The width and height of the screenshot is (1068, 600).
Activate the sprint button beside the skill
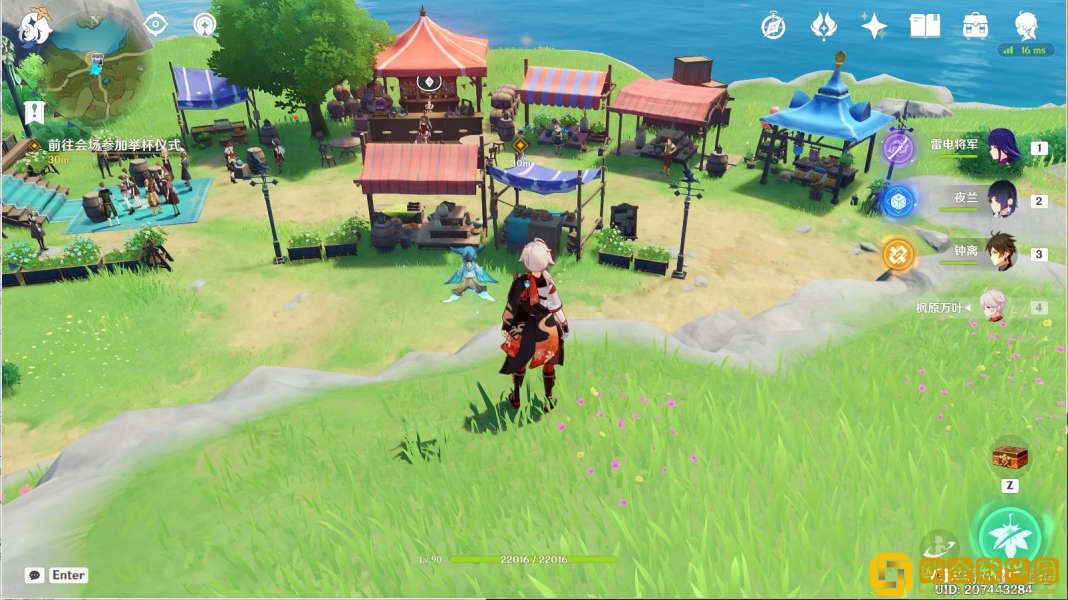pyautogui.click(x=937, y=545)
